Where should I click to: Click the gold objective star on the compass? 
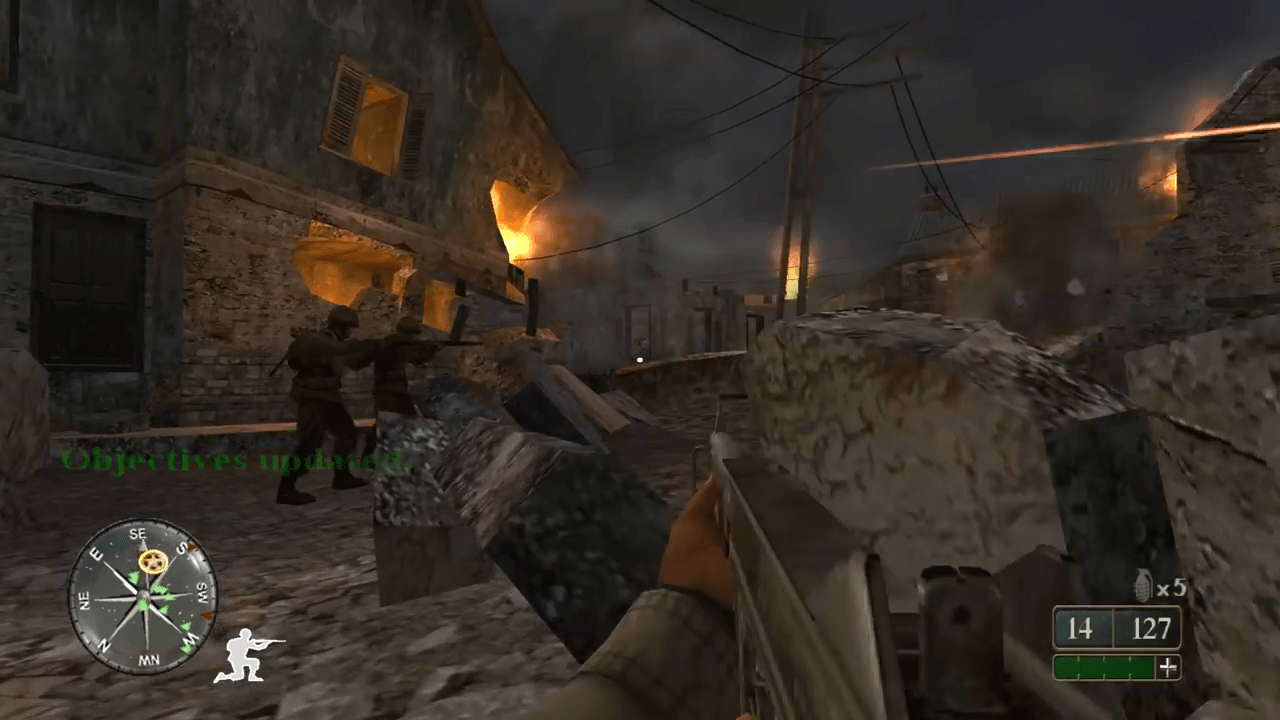click(154, 561)
